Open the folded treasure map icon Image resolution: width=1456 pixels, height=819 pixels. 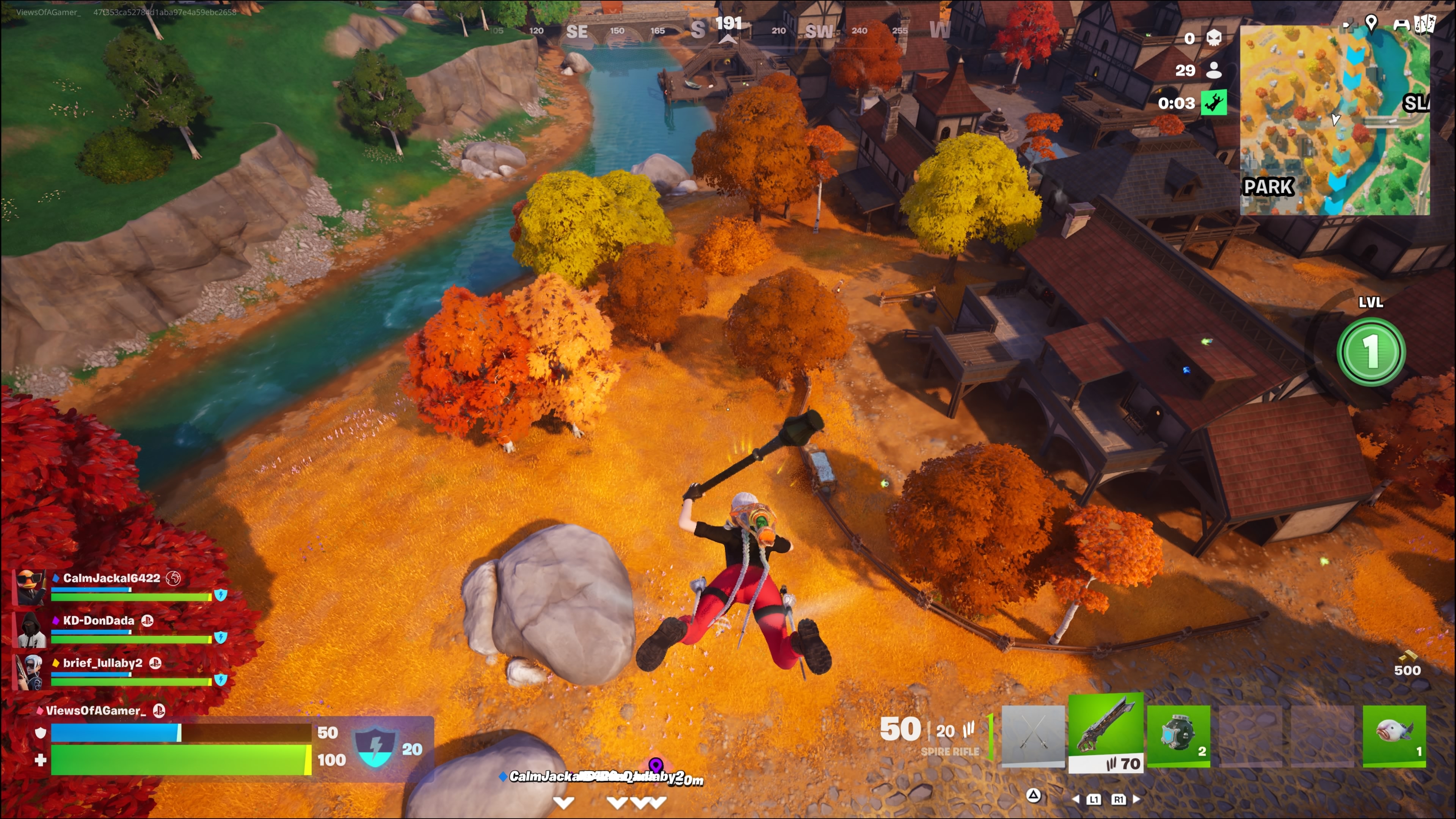(x=1425, y=24)
